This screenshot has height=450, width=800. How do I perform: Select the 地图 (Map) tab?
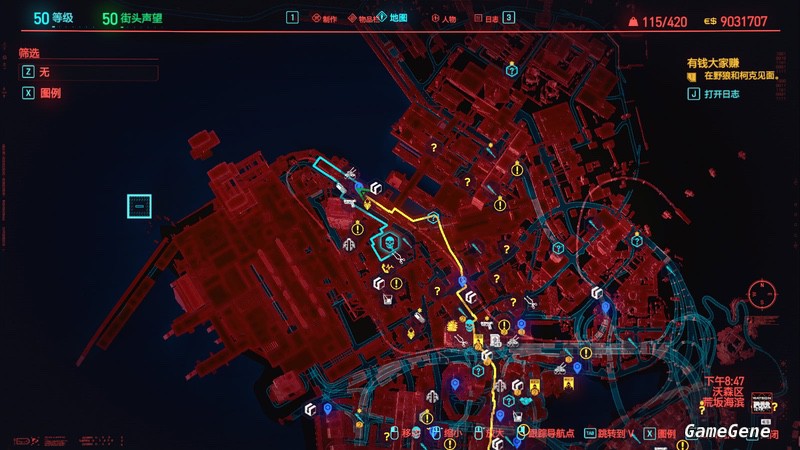point(395,18)
